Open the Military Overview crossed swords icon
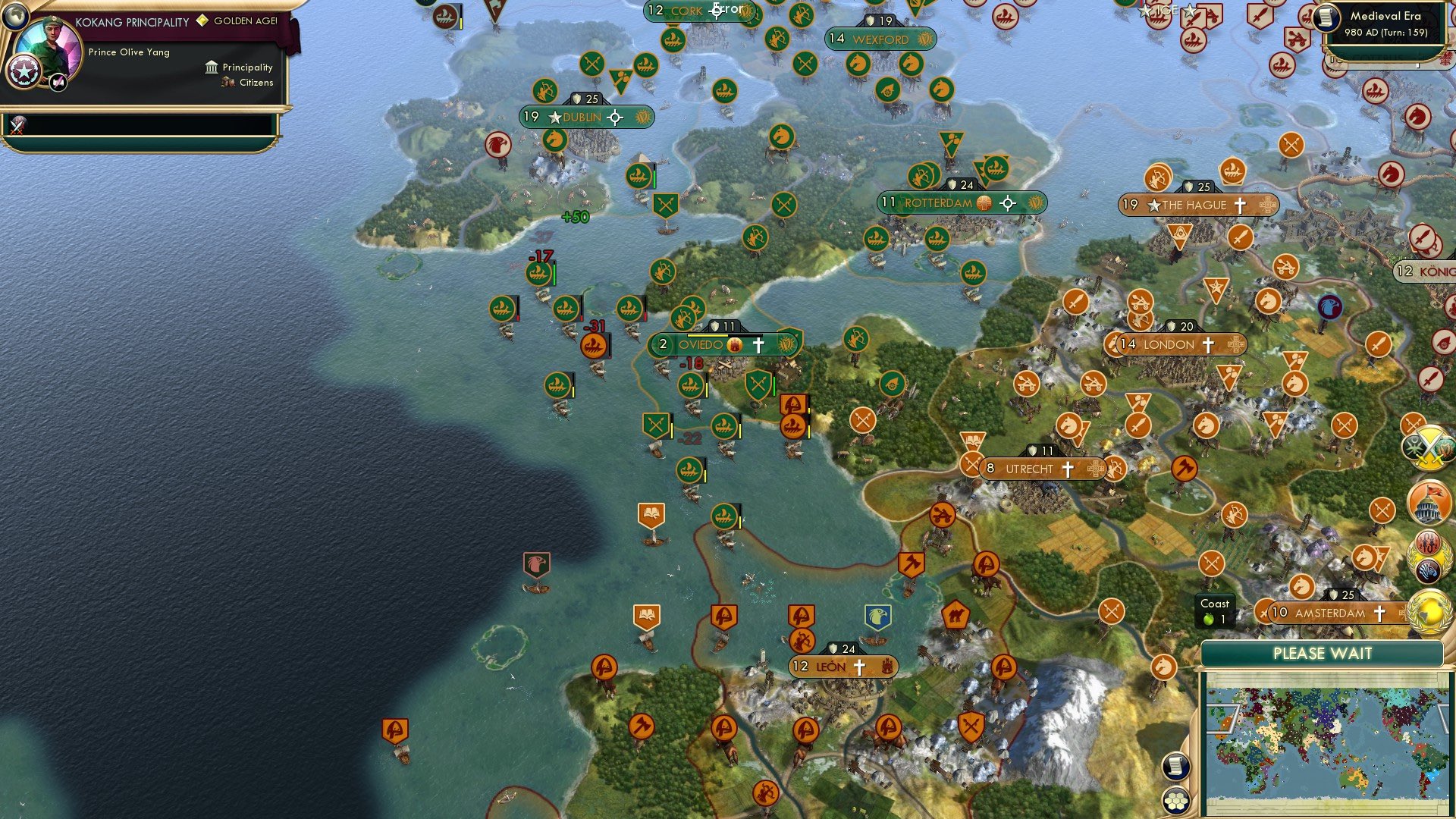This screenshot has height=819, width=1456. tap(1430, 447)
